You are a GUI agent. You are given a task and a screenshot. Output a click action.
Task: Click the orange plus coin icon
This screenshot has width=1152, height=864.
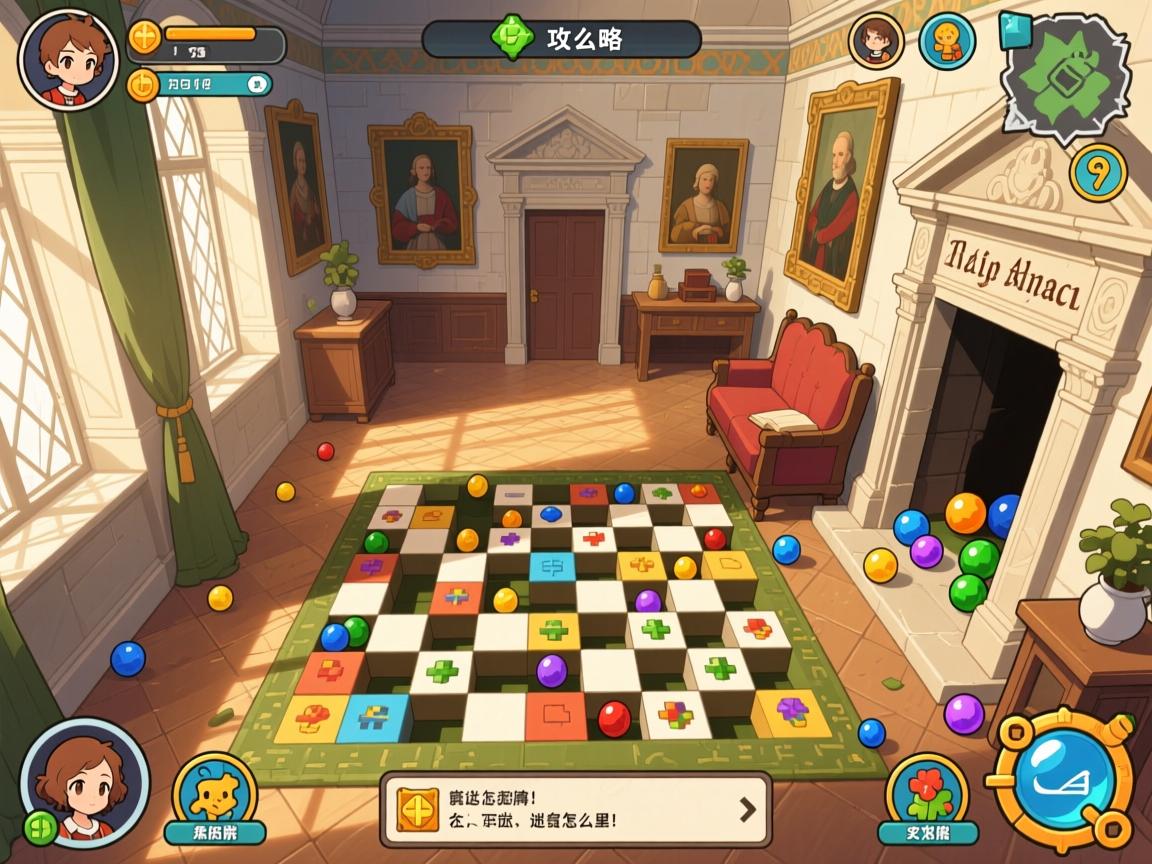pyautogui.click(x=145, y=38)
